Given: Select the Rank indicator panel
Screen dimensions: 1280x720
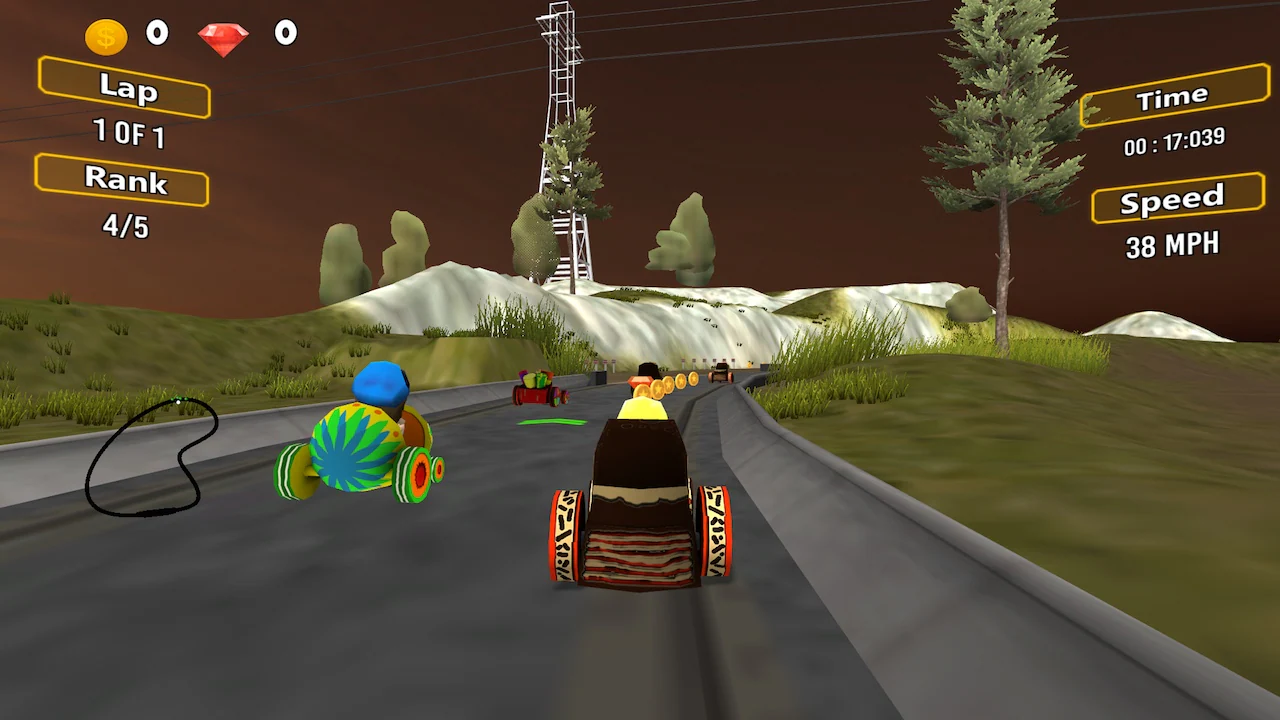Looking at the screenshot, I should click(122, 182).
